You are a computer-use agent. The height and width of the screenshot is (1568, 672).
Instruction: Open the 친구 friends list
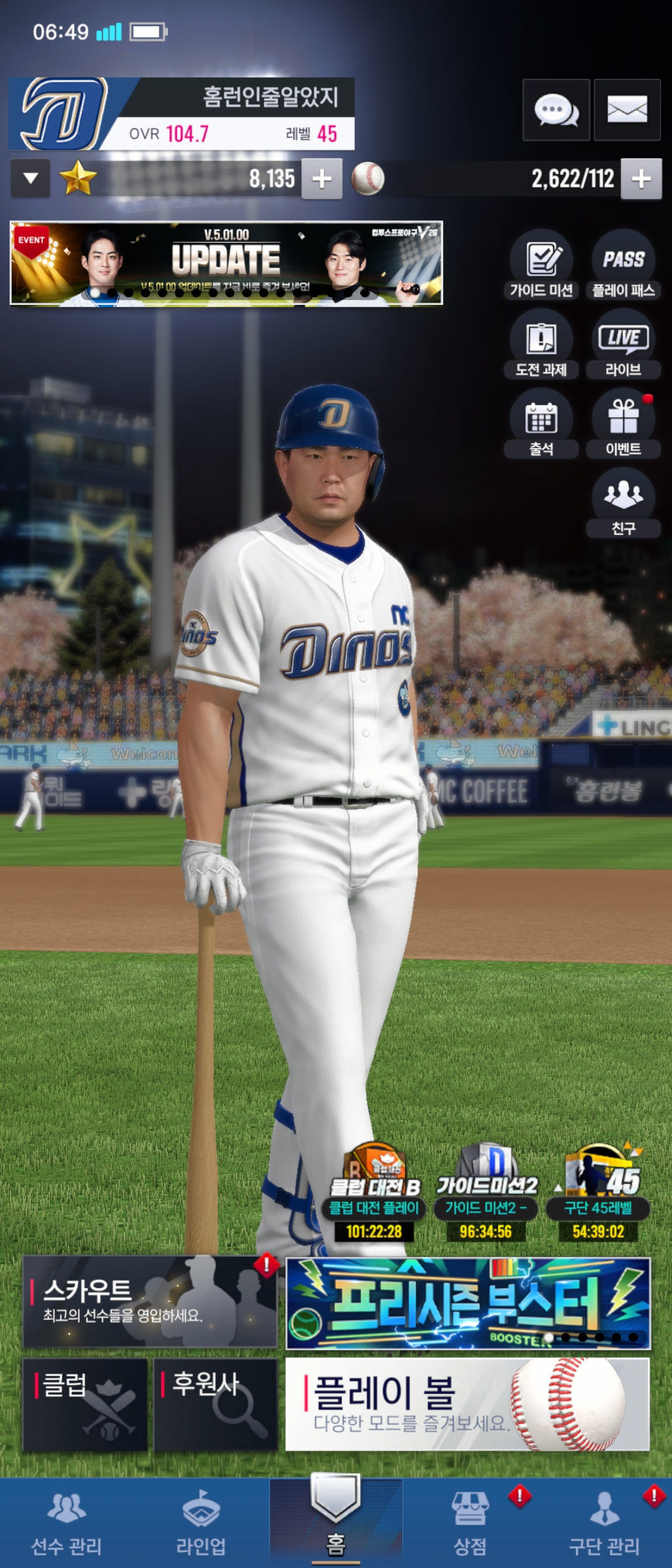pos(623,502)
